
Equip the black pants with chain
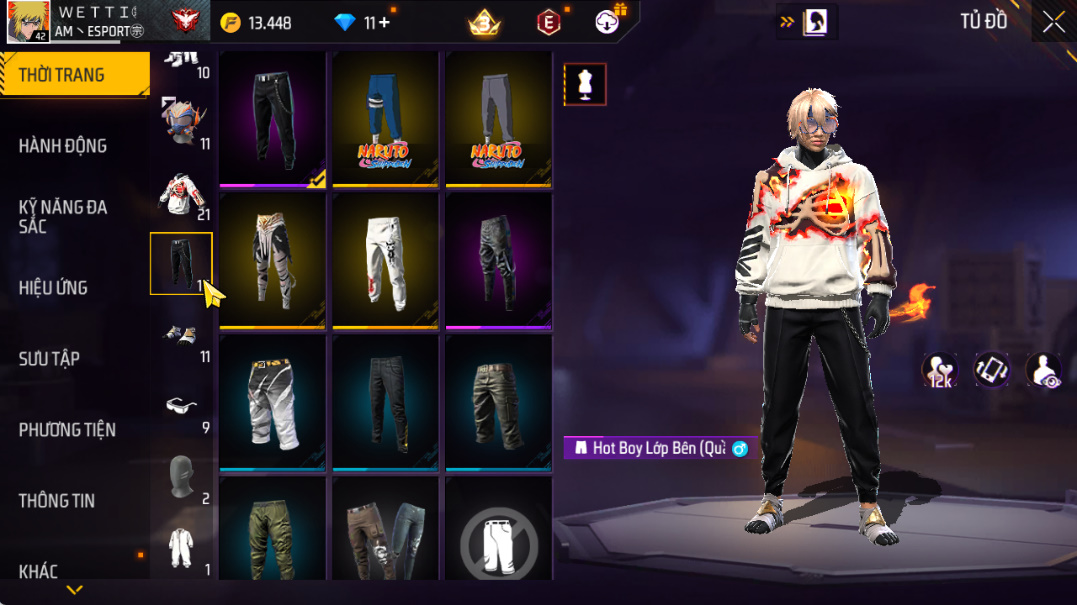[x=273, y=118]
